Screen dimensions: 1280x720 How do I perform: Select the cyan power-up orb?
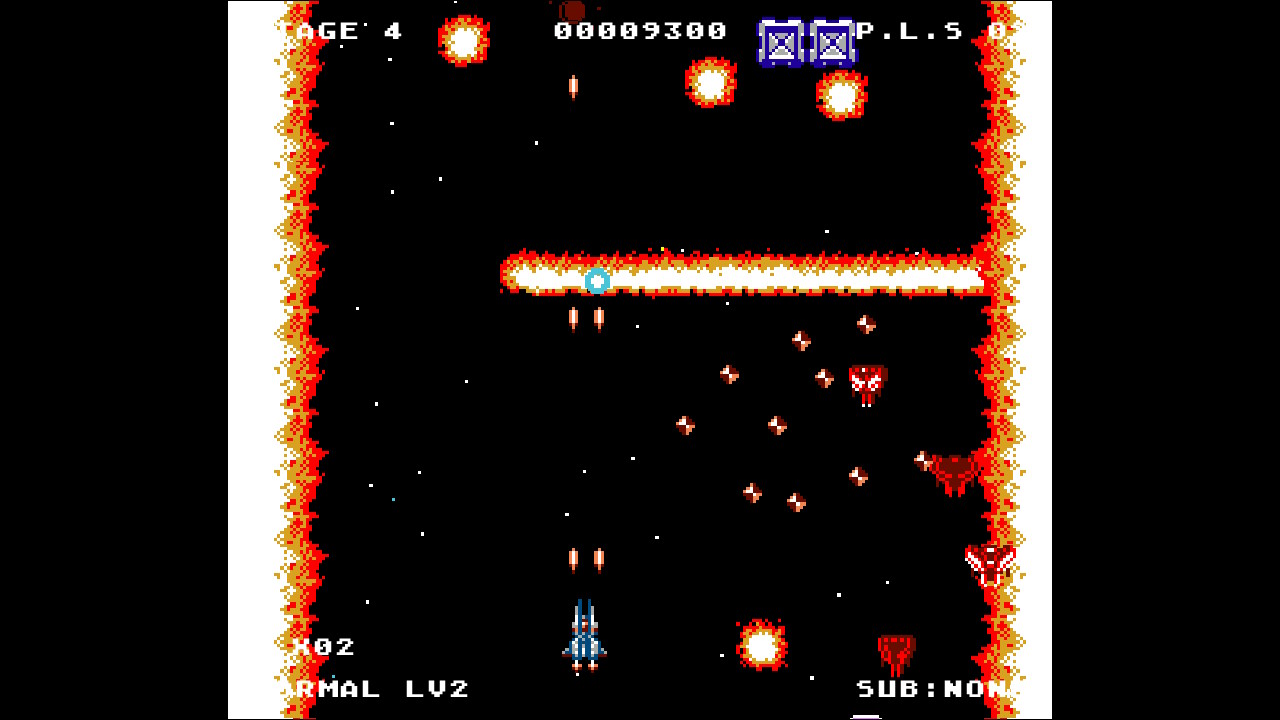pyautogui.click(x=599, y=281)
